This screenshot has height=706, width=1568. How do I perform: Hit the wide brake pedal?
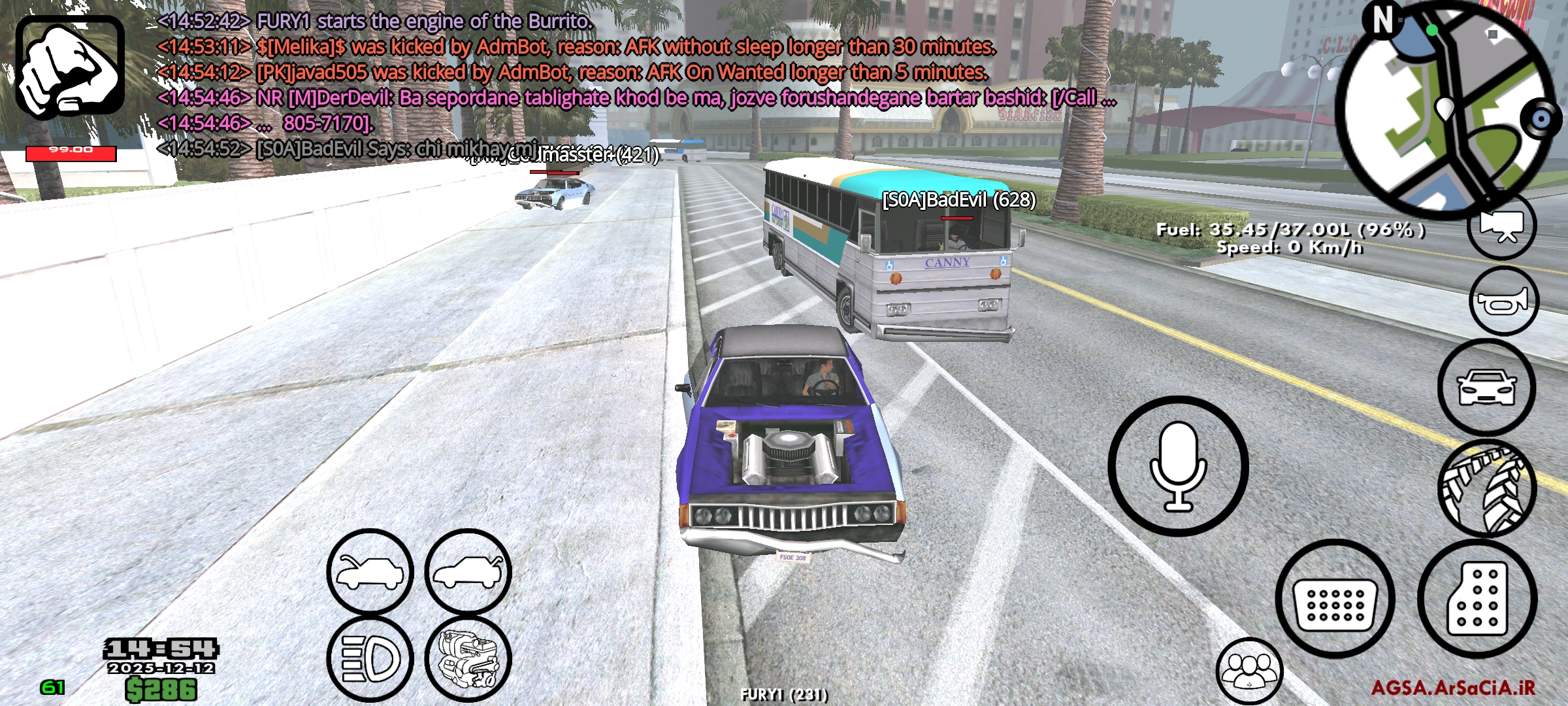pyautogui.click(x=1335, y=599)
